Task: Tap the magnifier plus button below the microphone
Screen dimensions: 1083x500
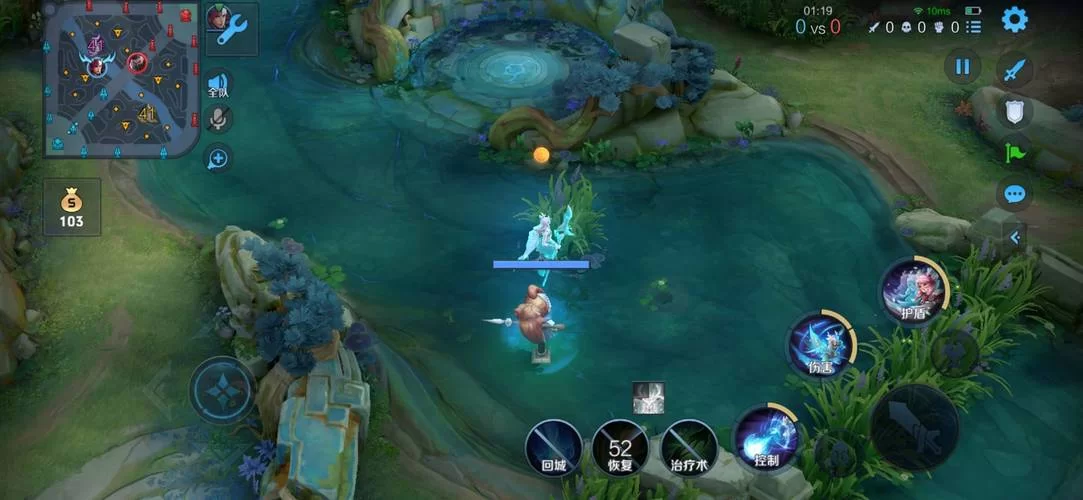Action: tap(217, 158)
